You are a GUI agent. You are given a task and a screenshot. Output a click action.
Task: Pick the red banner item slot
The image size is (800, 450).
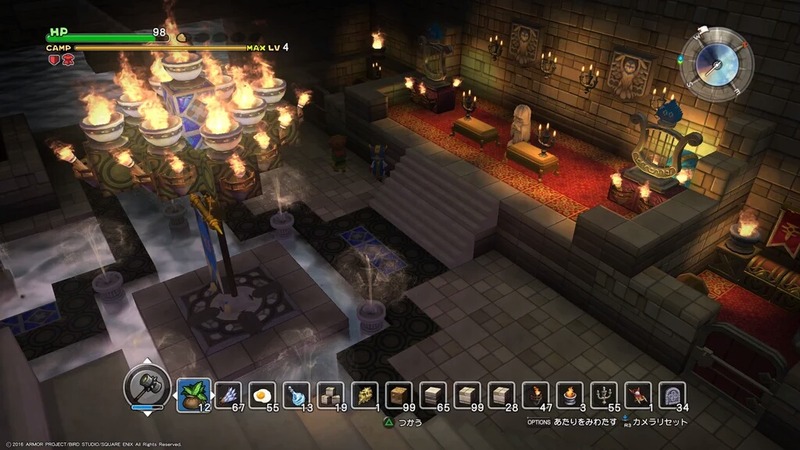coord(639,396)
